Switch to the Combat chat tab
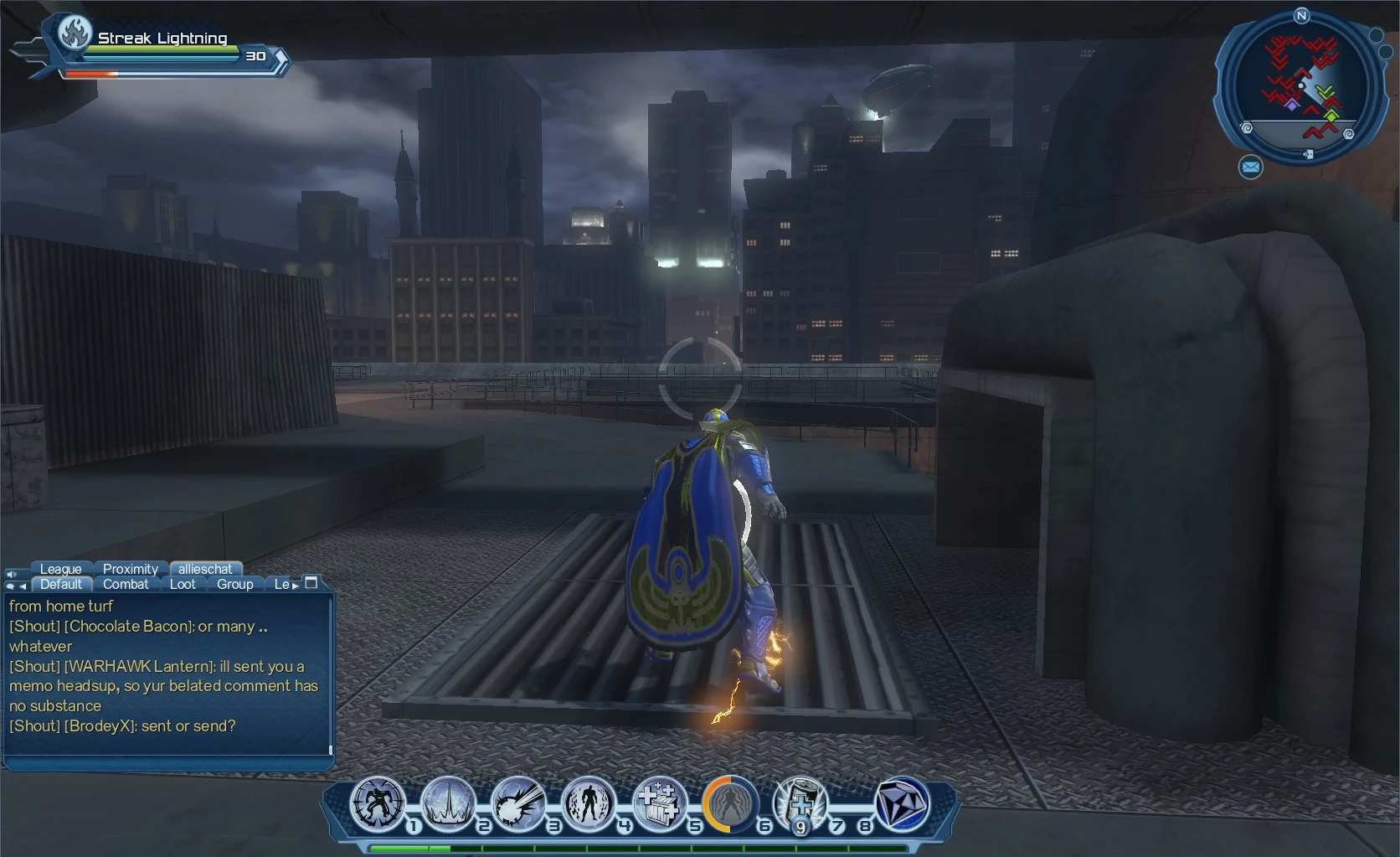The image size is (1400, 857). pos(126,584)
